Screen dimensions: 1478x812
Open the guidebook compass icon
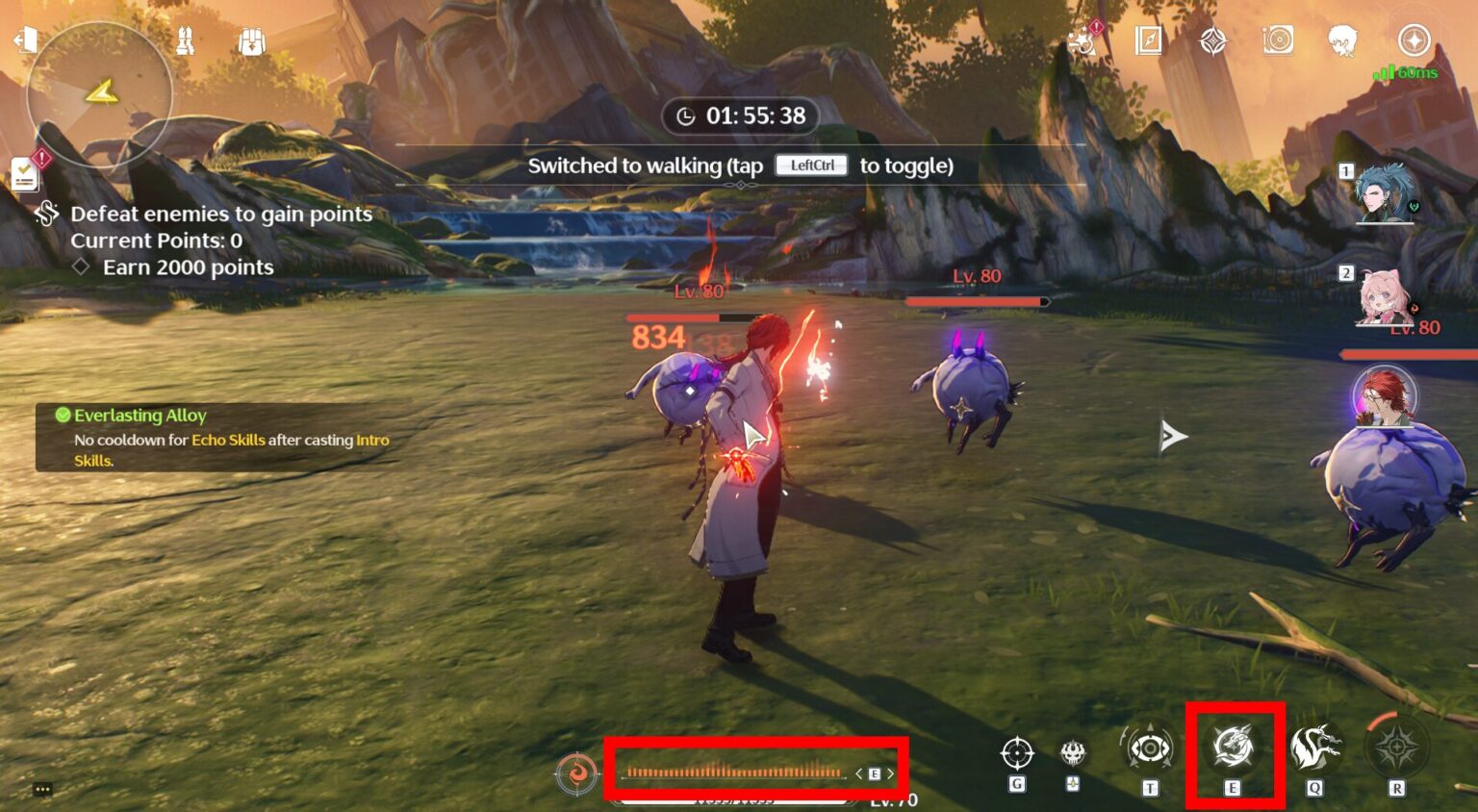tap(1148, 41)
